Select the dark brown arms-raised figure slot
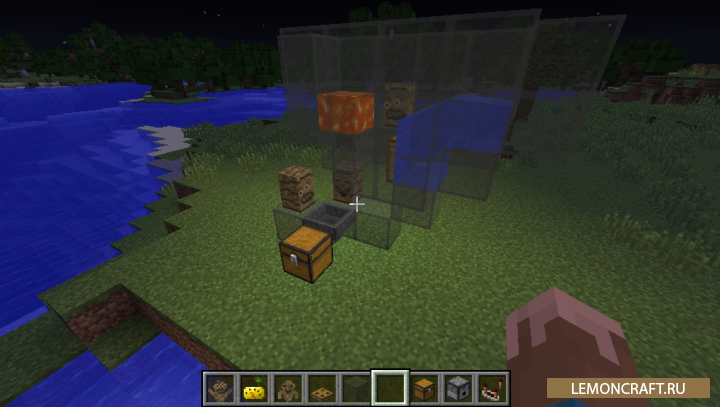 219,388
